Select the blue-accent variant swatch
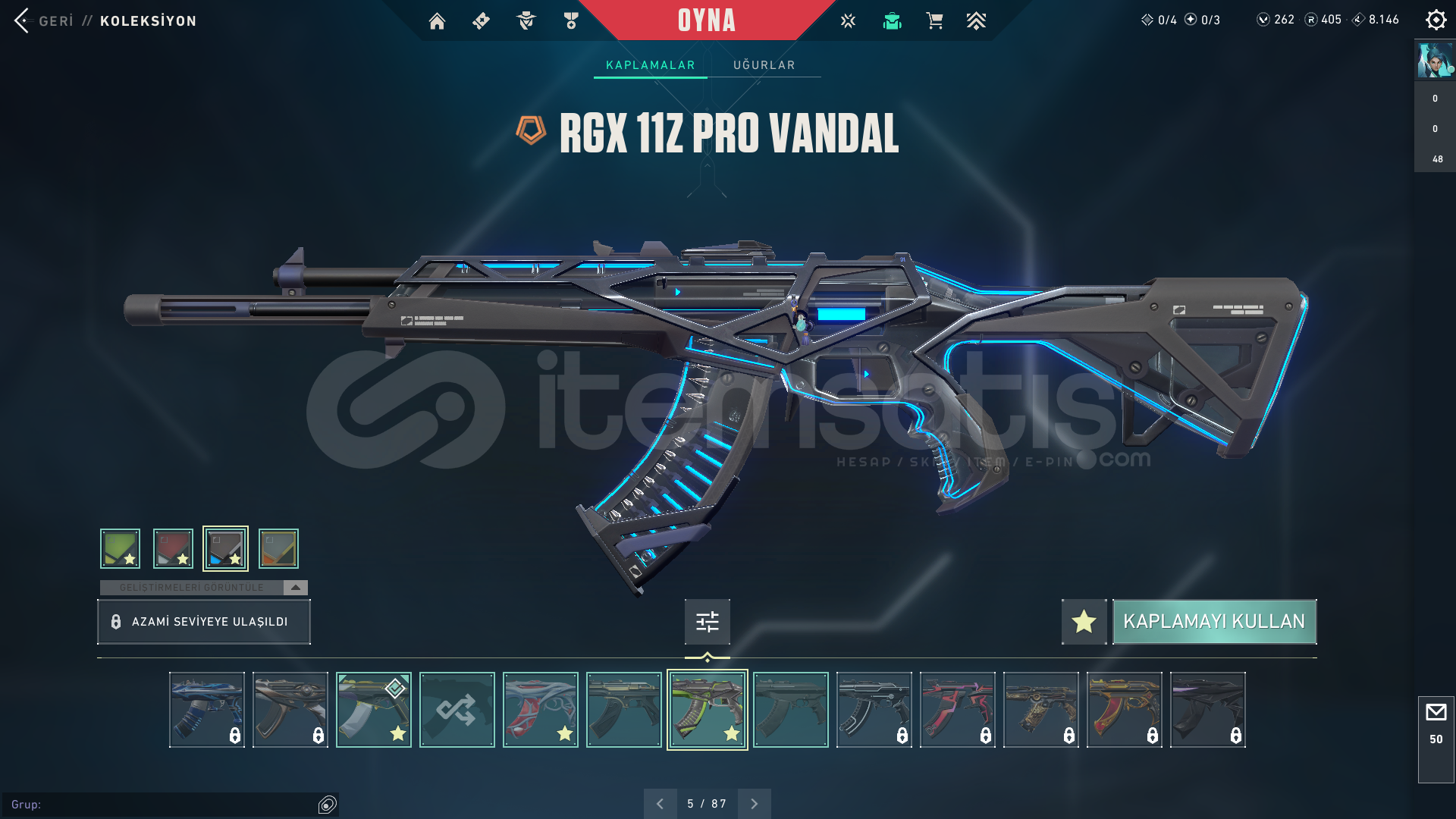 coord(225,548)
